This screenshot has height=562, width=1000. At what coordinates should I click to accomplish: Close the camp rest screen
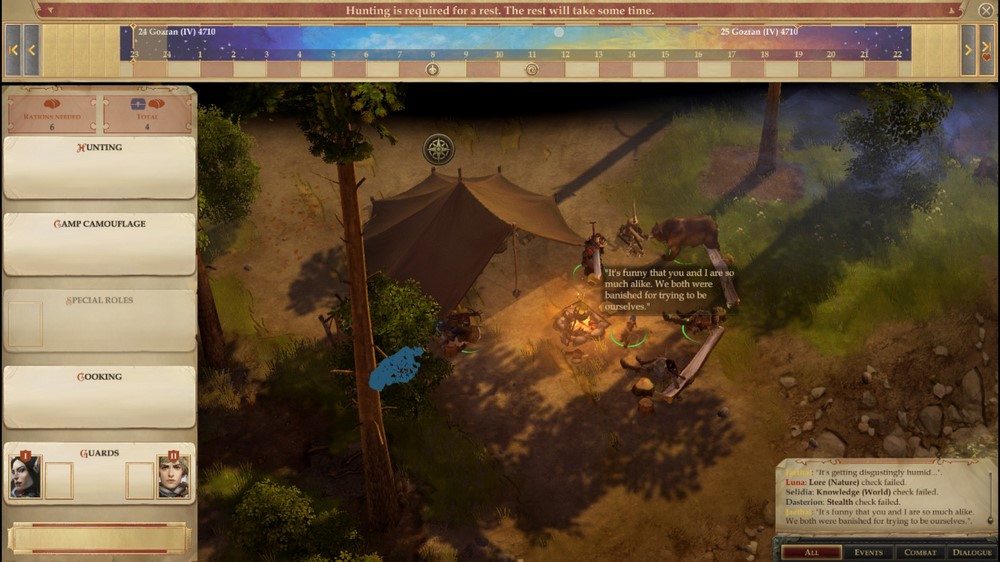click(985, 11)
